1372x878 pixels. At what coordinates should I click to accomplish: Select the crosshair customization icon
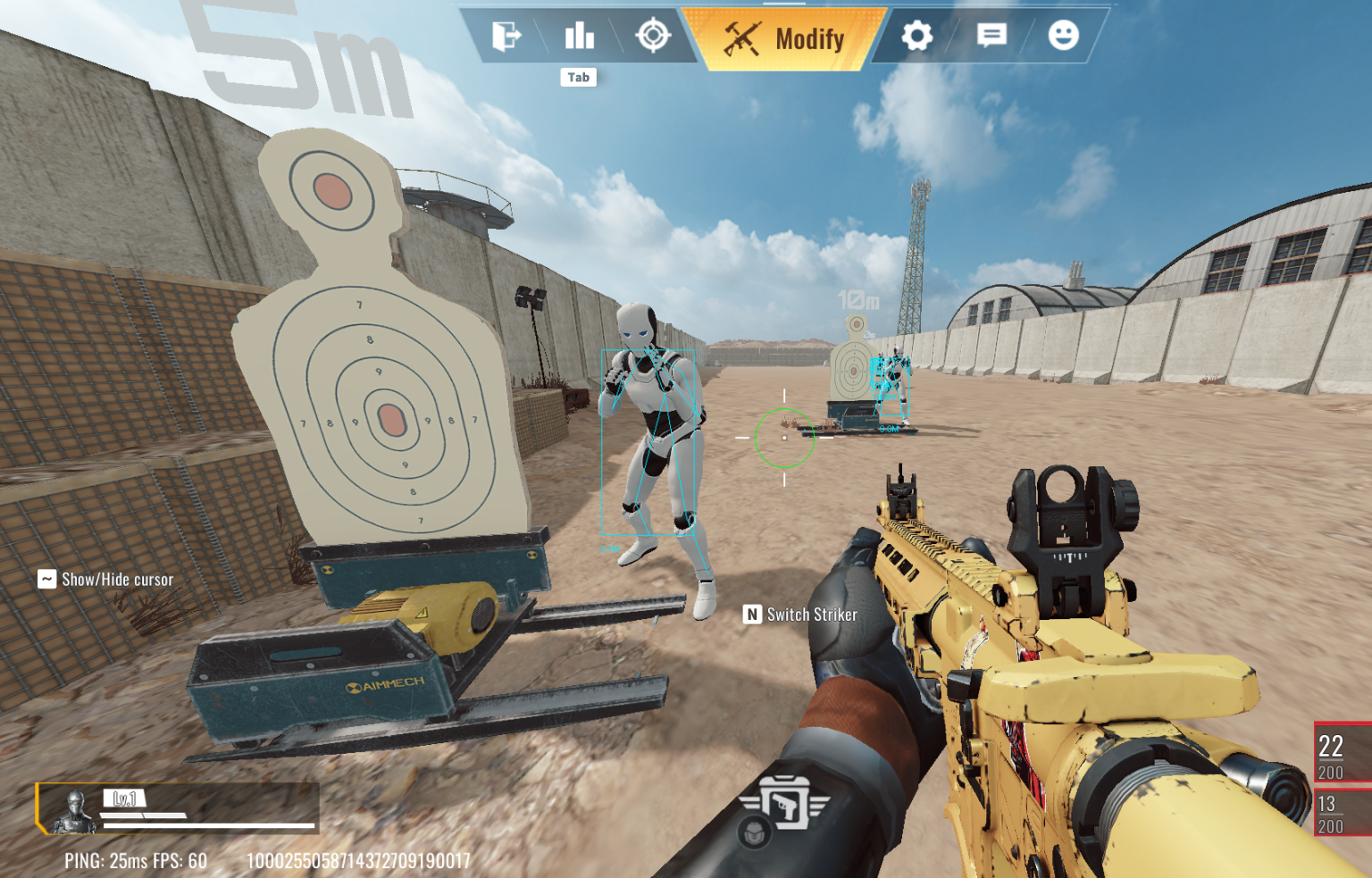(x=655, y=37)
